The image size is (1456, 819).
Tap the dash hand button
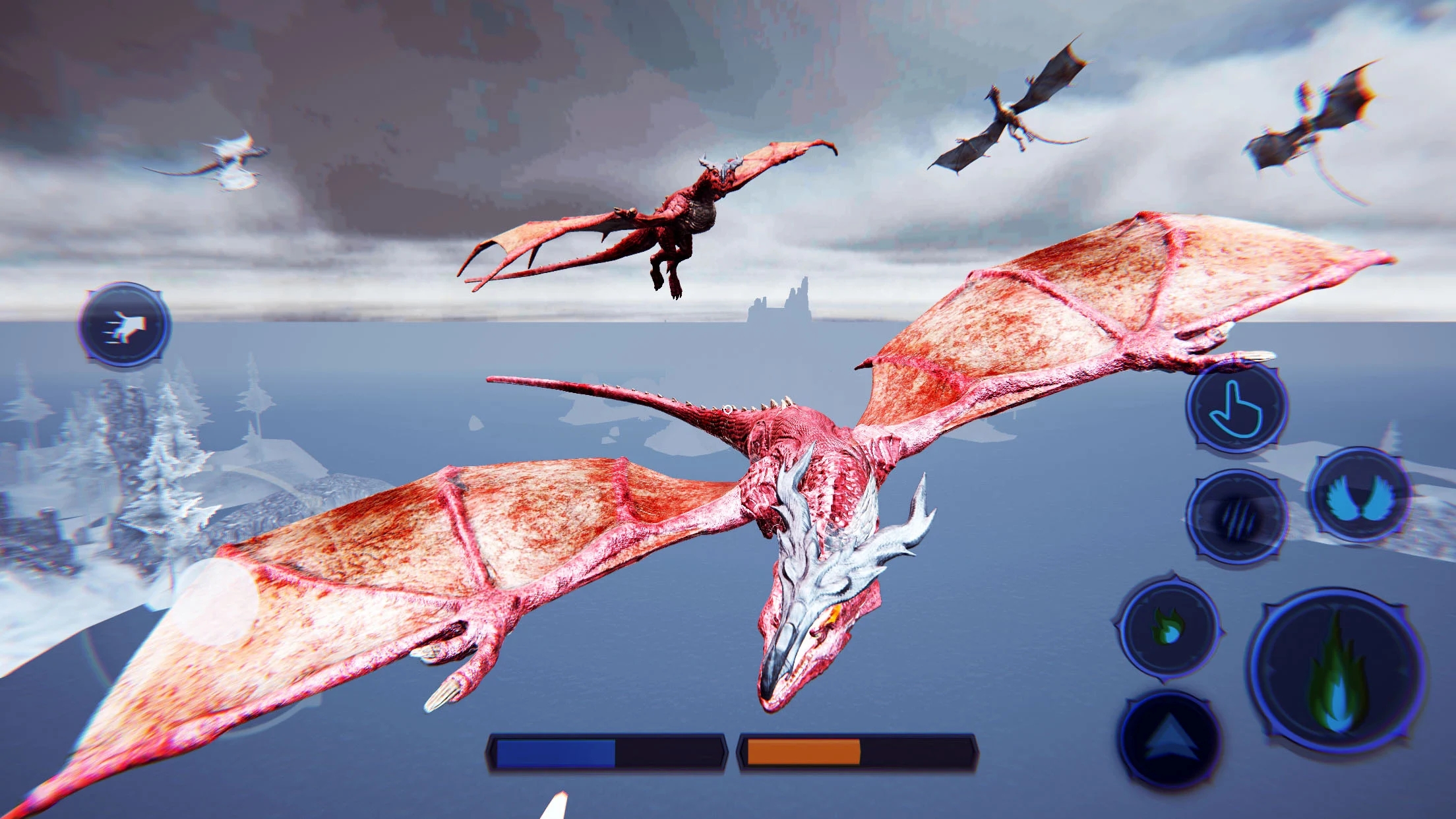(x=125, y=325)
